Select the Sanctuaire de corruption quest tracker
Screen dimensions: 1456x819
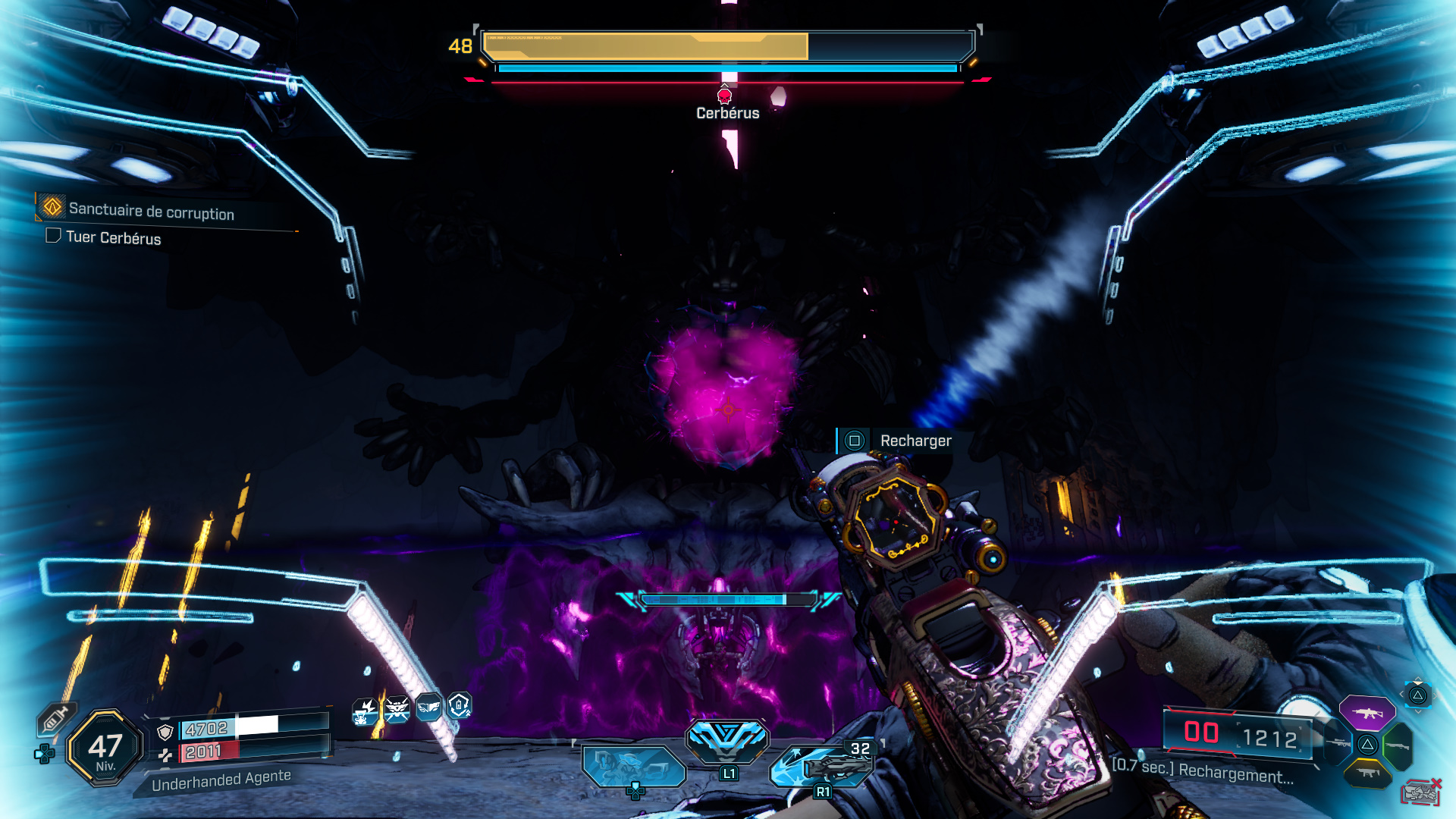click(x=151, y=212)
